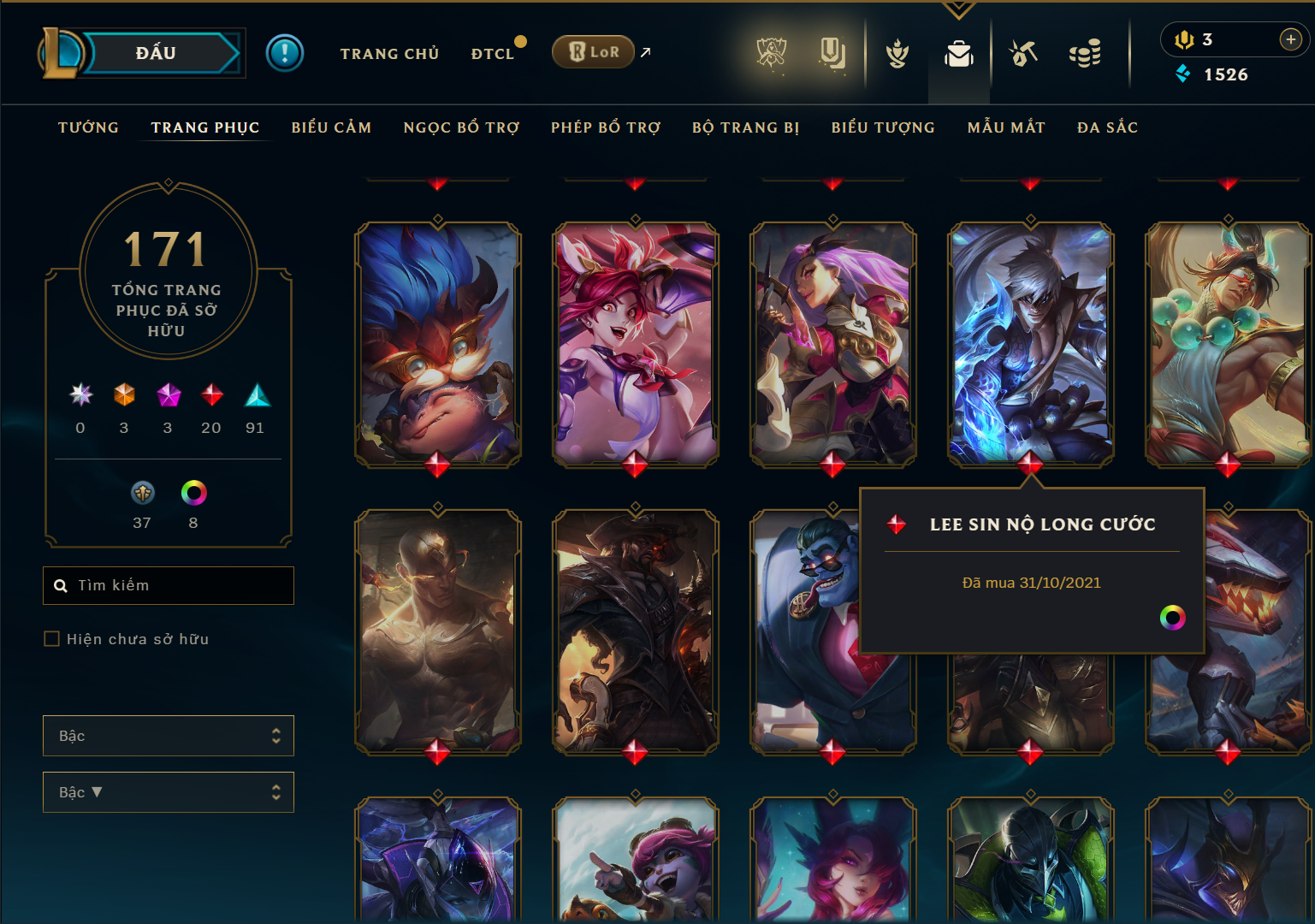Click the chroma color wheel on Lee Sin tooltip
This screenshot has width=1315, height=924.
[x=1173, y=618]
